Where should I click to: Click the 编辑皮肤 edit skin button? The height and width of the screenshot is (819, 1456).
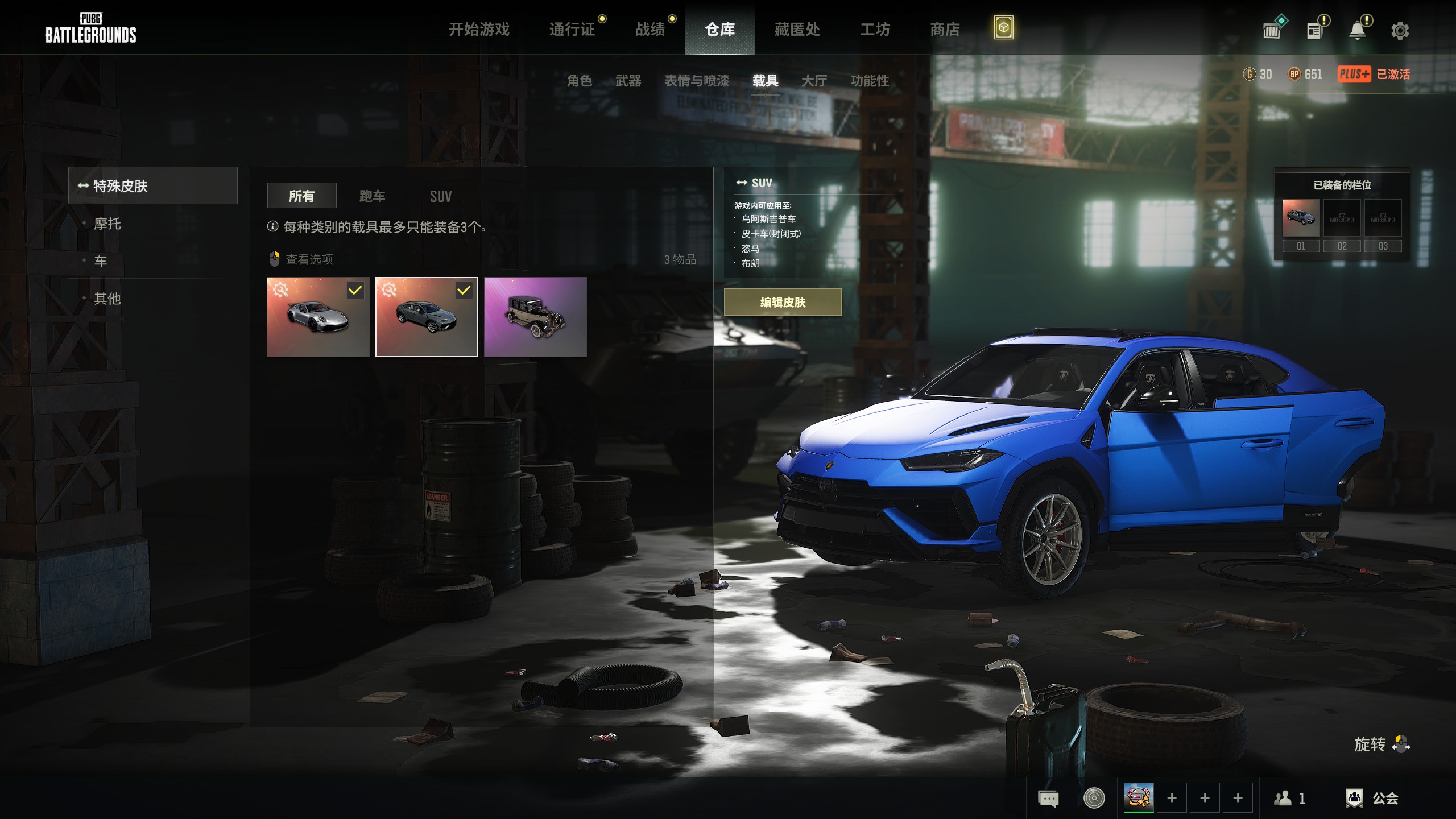[x=783, y=302]
